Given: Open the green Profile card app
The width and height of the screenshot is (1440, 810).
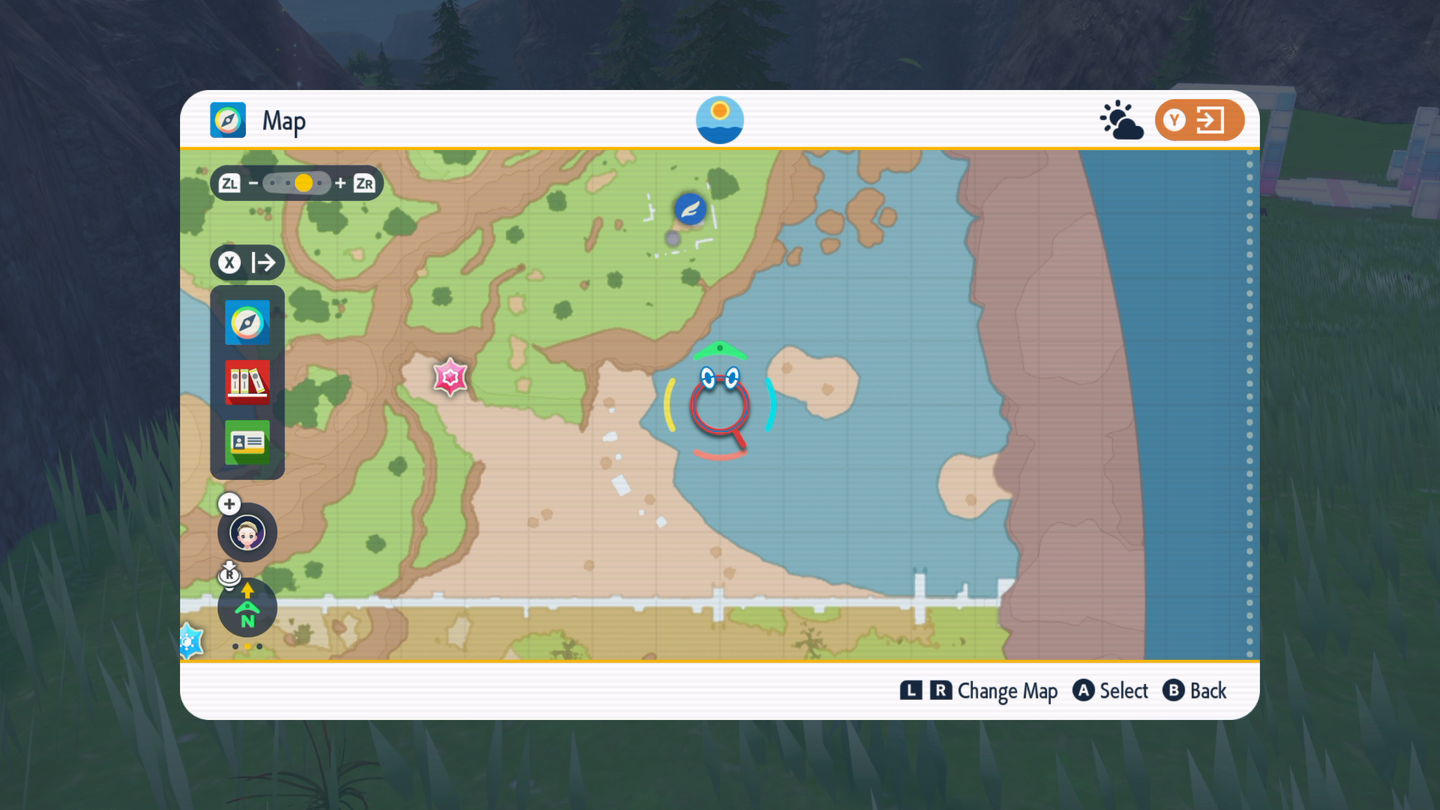Looking at the screenshot, I should tap(247, 441).
